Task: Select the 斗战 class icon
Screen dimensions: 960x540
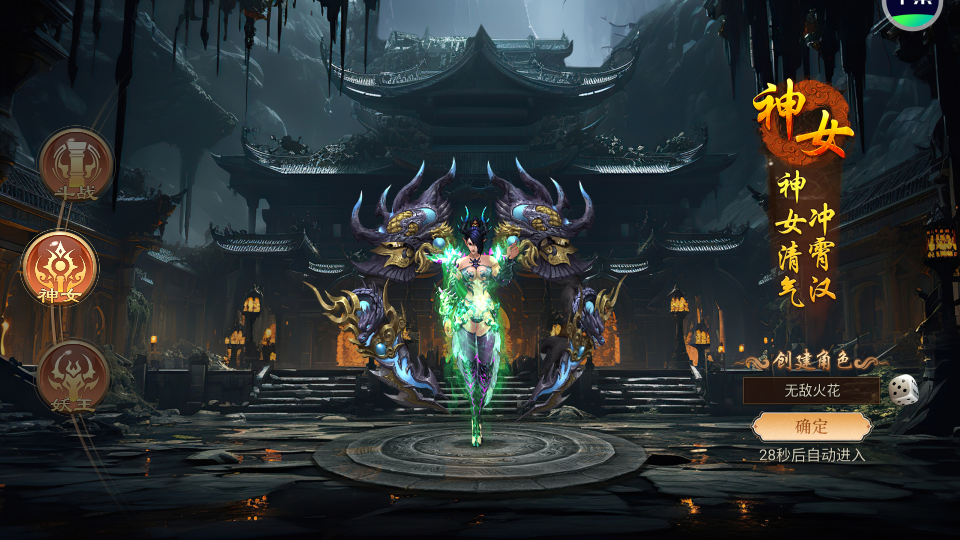Action: pos(76,163)
